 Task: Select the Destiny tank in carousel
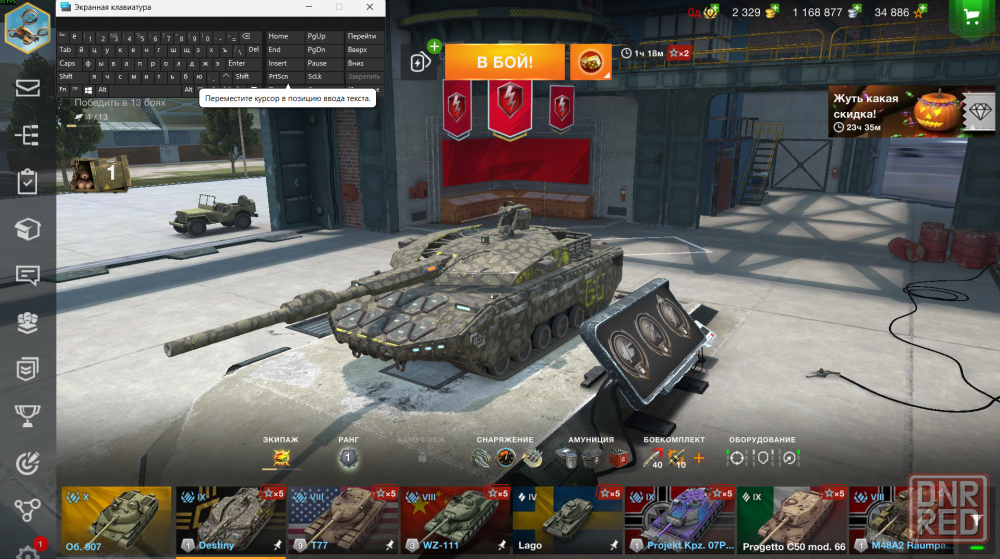(x=231, y=520)
